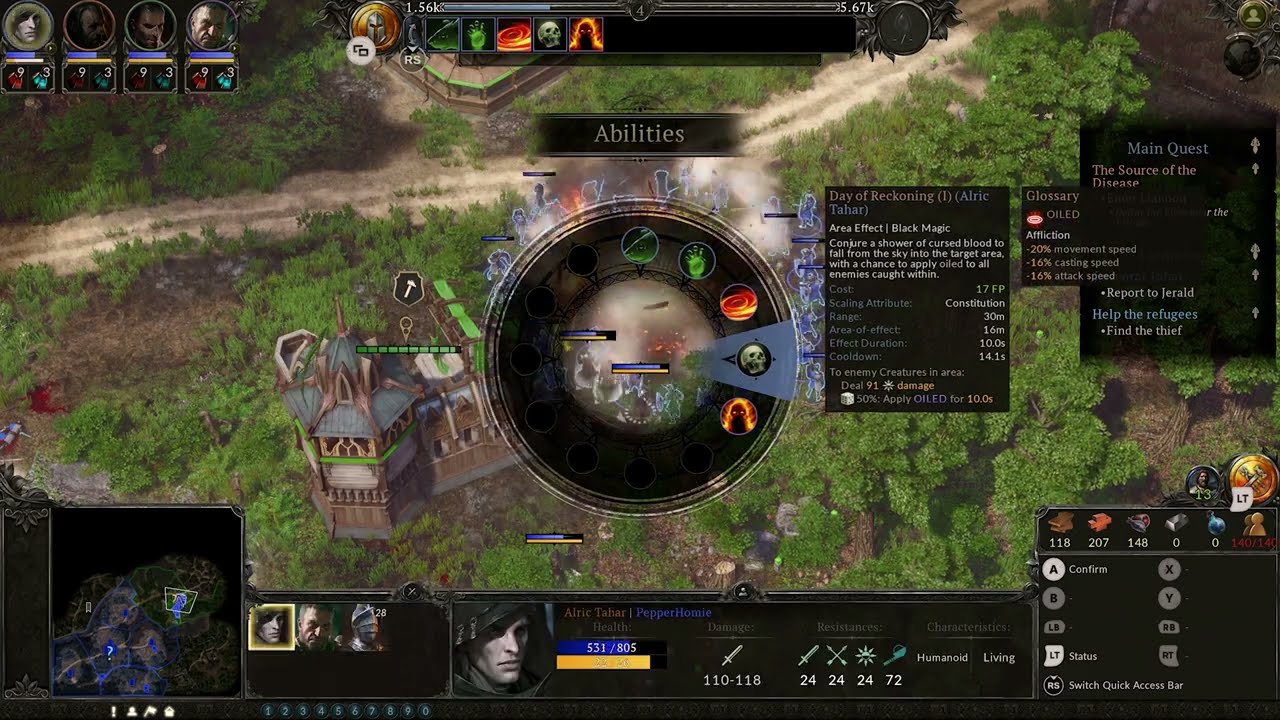Trigger the flaming figure icon in the top quick bar

[586, 35]
